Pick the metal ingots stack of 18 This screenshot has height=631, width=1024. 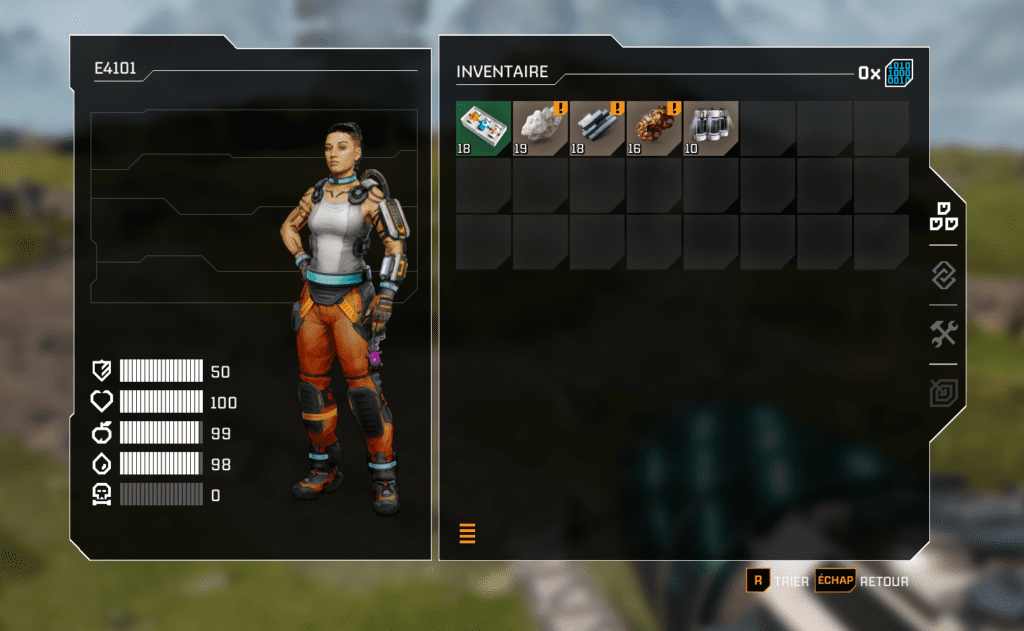click(598, 128)
